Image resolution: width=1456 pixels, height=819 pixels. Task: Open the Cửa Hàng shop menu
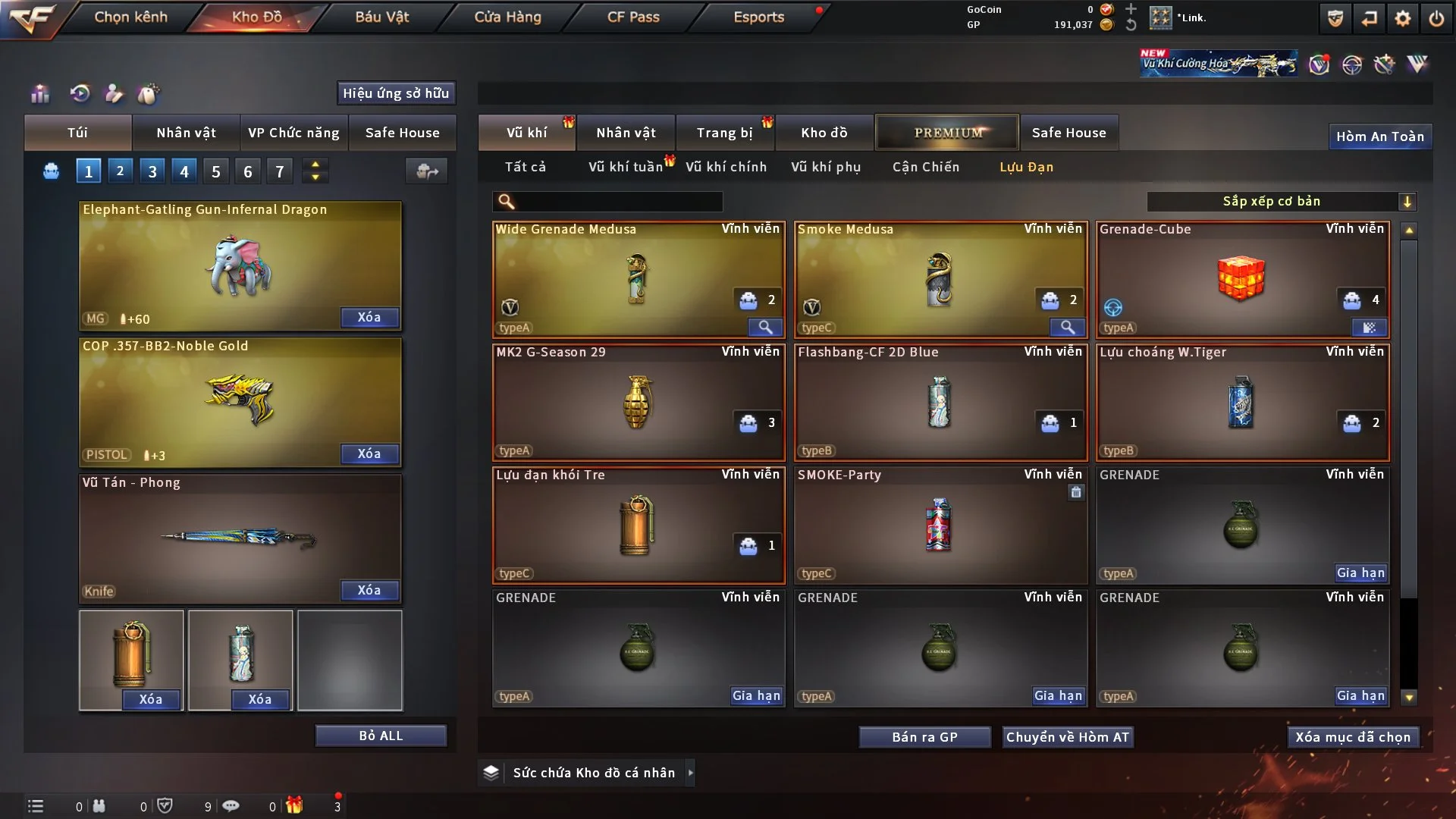[507, 17]
